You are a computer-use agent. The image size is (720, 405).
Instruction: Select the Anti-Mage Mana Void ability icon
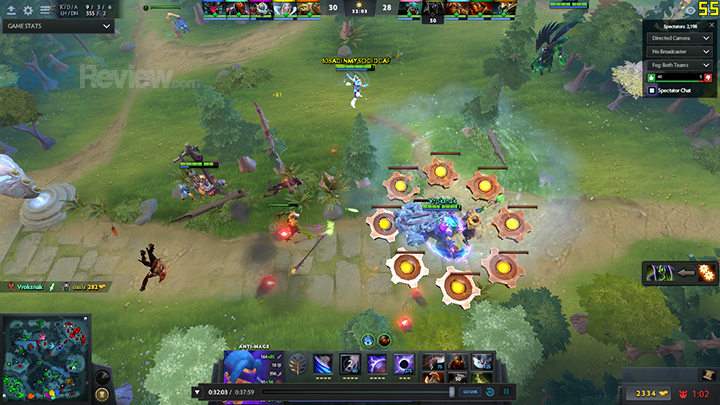coord(404,363)
